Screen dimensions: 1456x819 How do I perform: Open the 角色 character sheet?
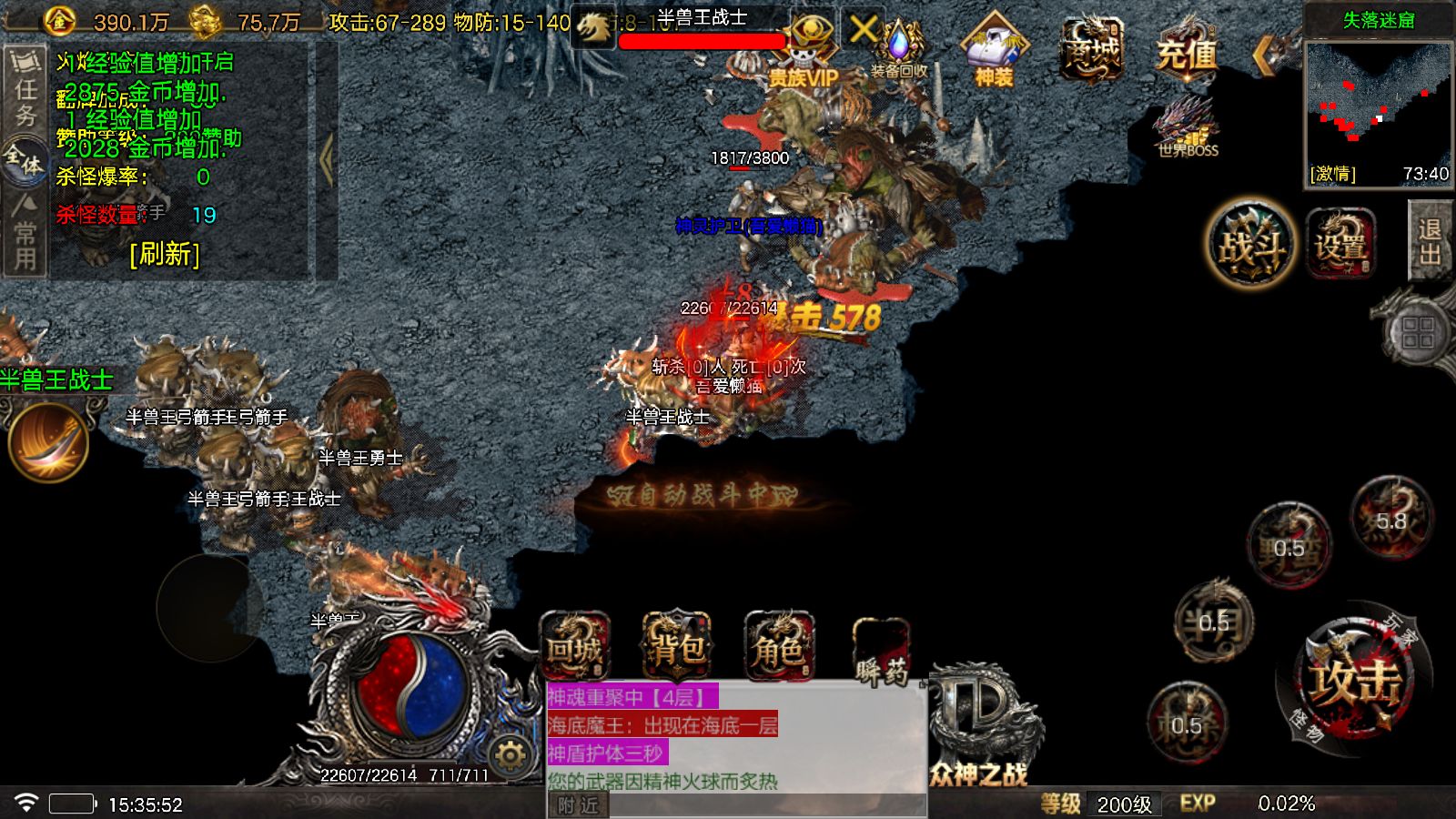[778, 648]
